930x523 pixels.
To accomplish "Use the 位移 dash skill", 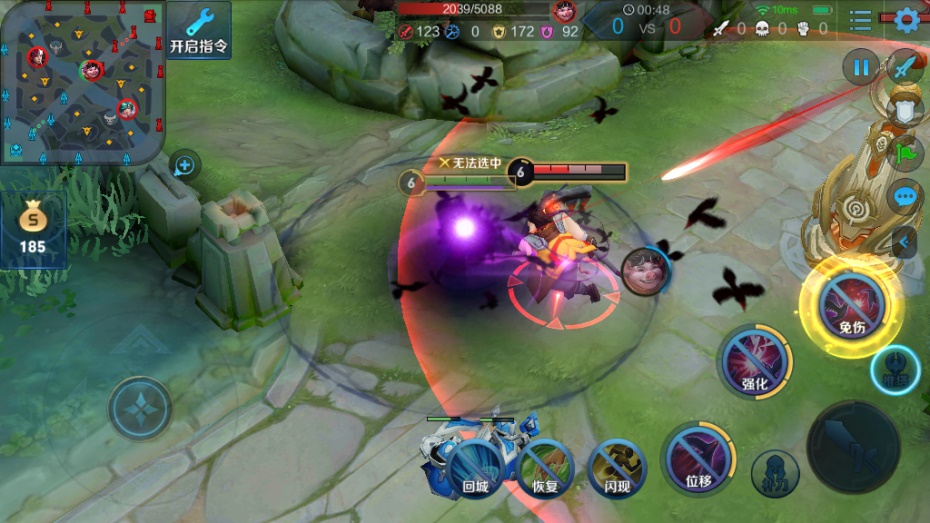I will [699, 460].
